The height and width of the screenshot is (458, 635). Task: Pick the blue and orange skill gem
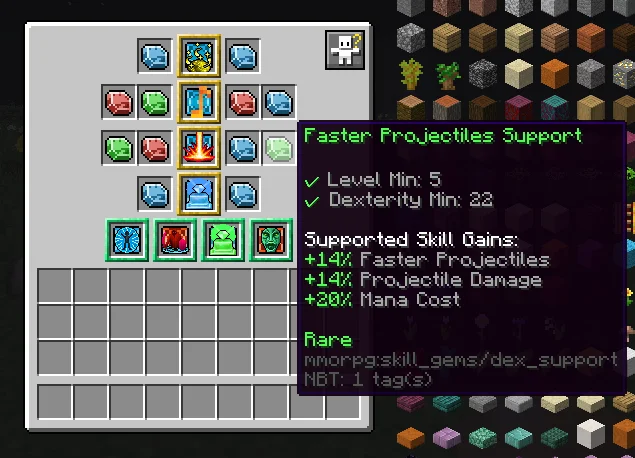point(199,101)
